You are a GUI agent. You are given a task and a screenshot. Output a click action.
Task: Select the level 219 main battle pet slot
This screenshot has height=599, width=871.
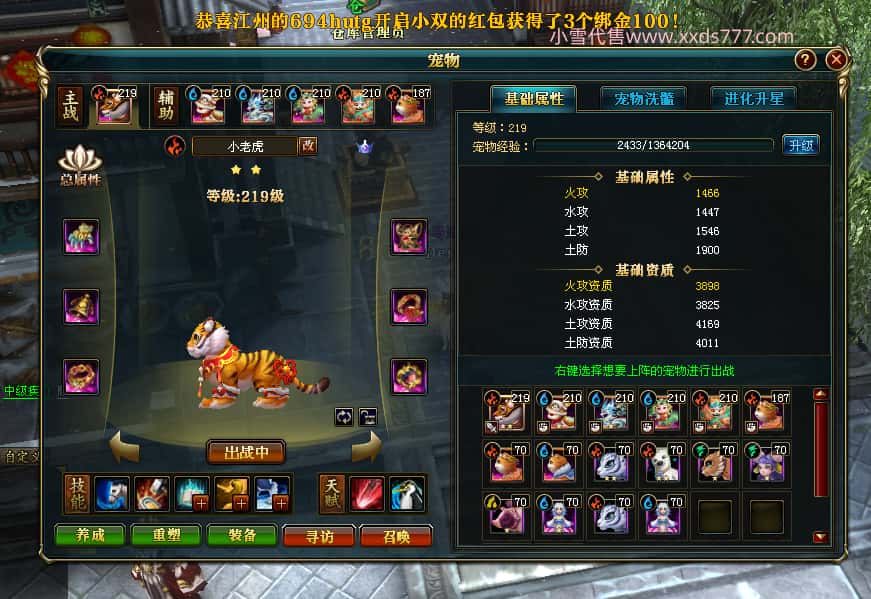[x=114, y=105]
